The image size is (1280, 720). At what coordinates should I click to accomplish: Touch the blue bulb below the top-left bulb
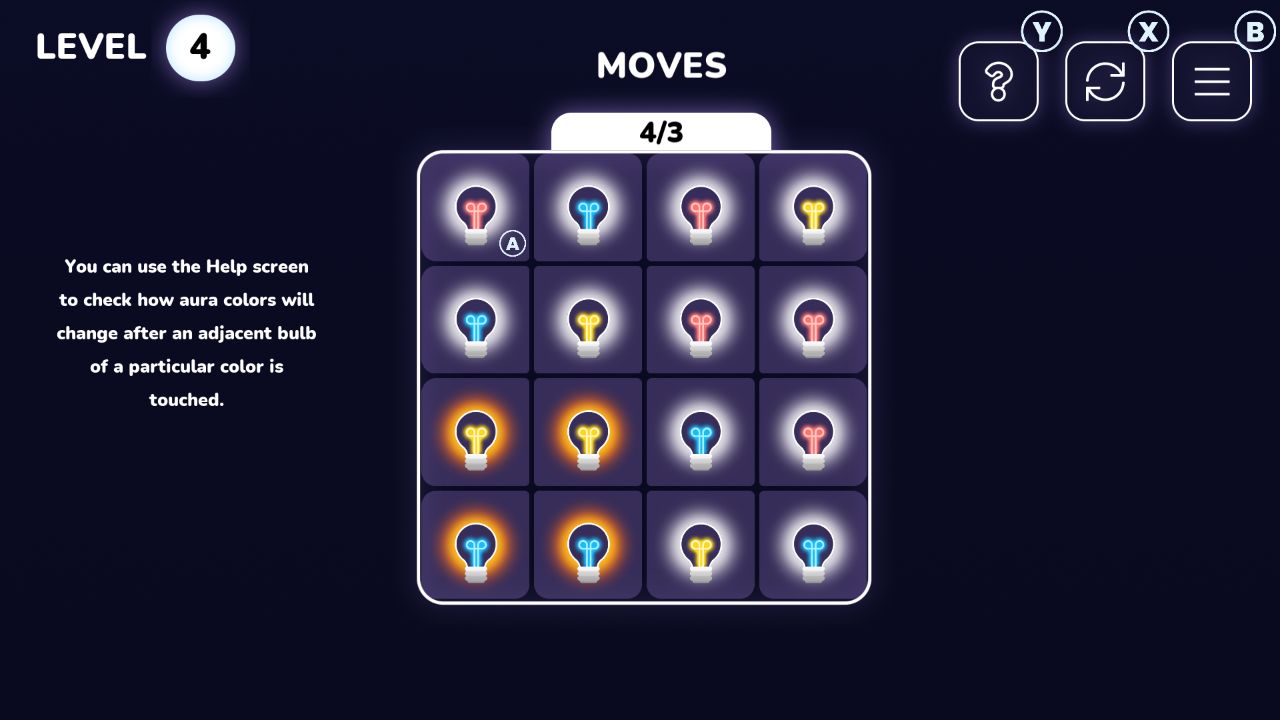[x=475, y=320]
